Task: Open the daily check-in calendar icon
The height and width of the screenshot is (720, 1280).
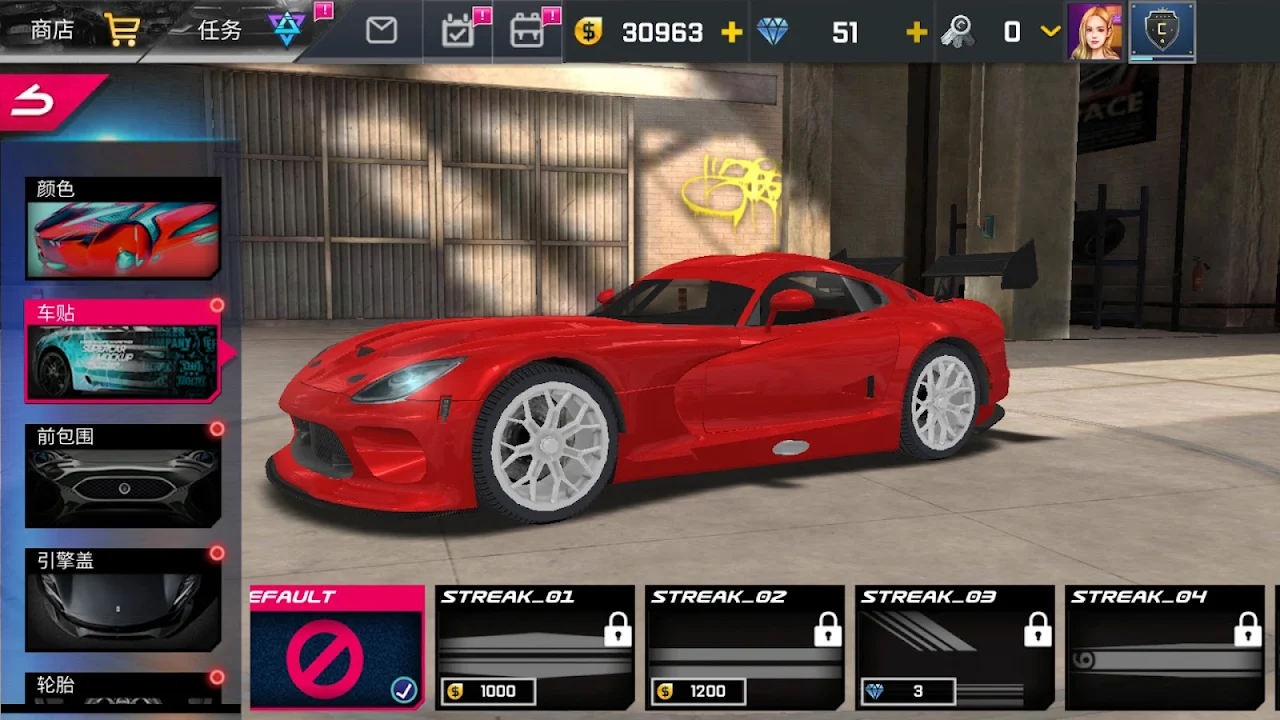Action: click(458, 31)
